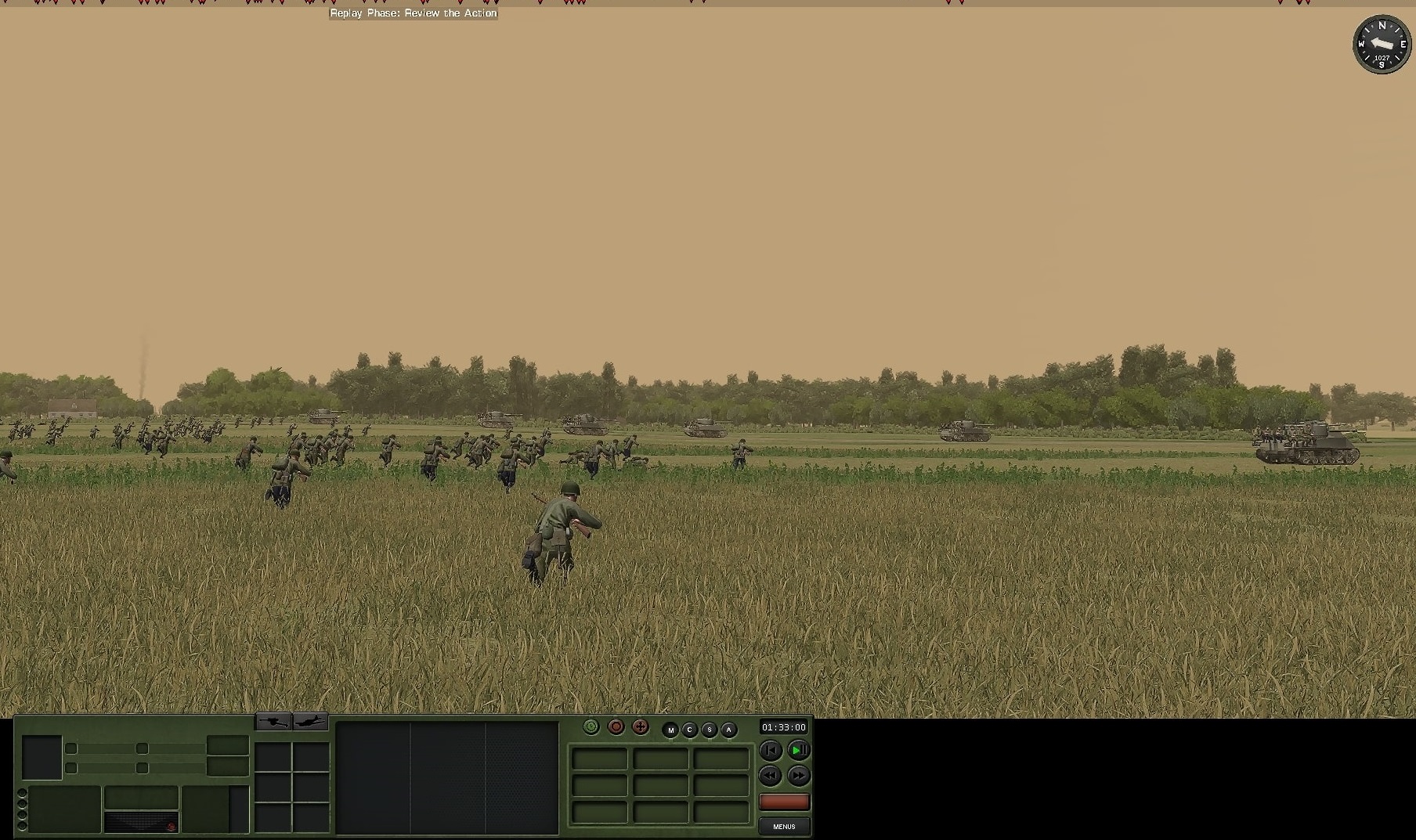Screen dimensions: 1416x840
Task: Switch to the C command tab
Action: [x=689, y=730]
